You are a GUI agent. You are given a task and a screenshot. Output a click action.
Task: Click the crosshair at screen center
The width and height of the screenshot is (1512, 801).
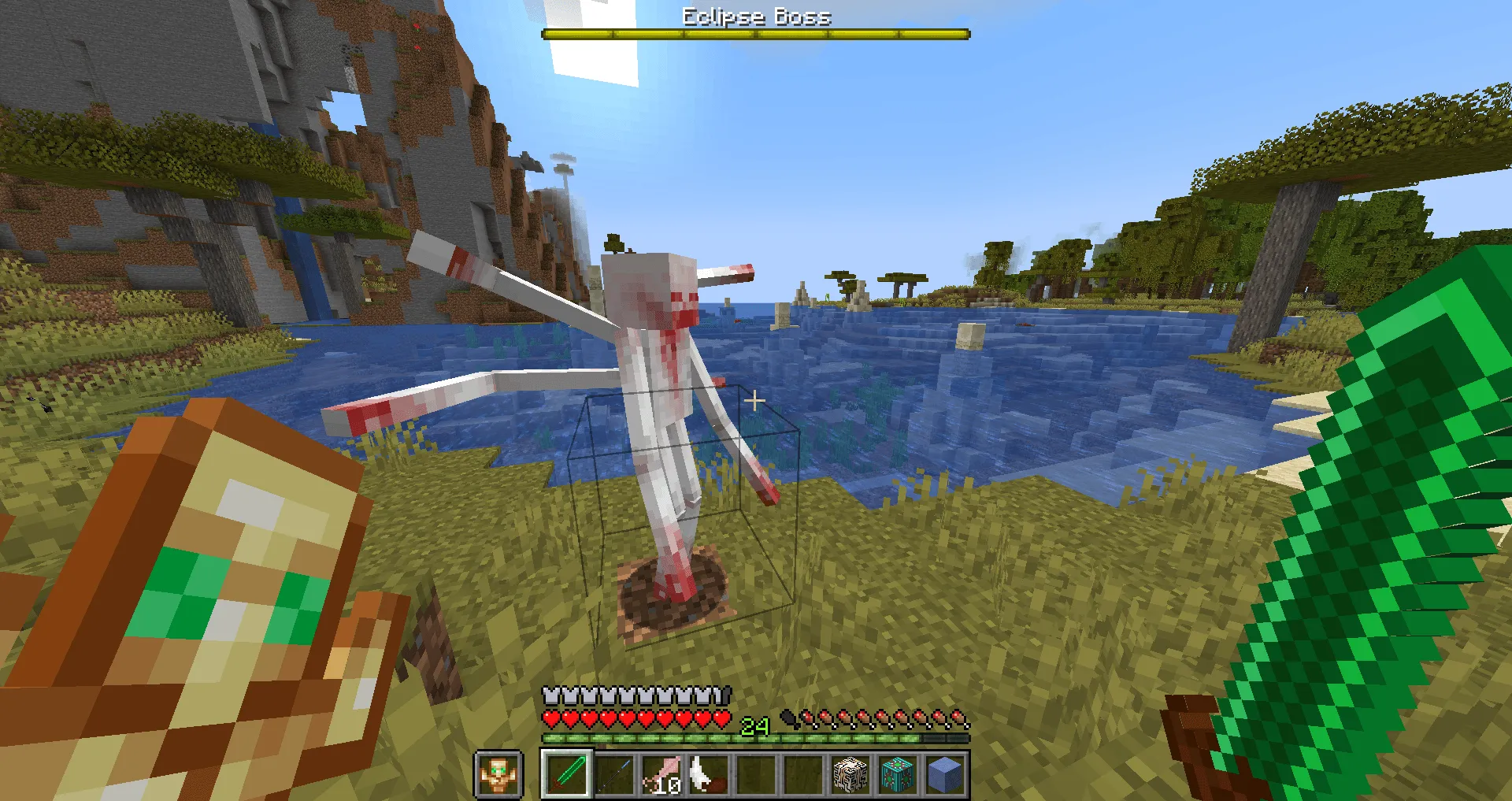756,400
